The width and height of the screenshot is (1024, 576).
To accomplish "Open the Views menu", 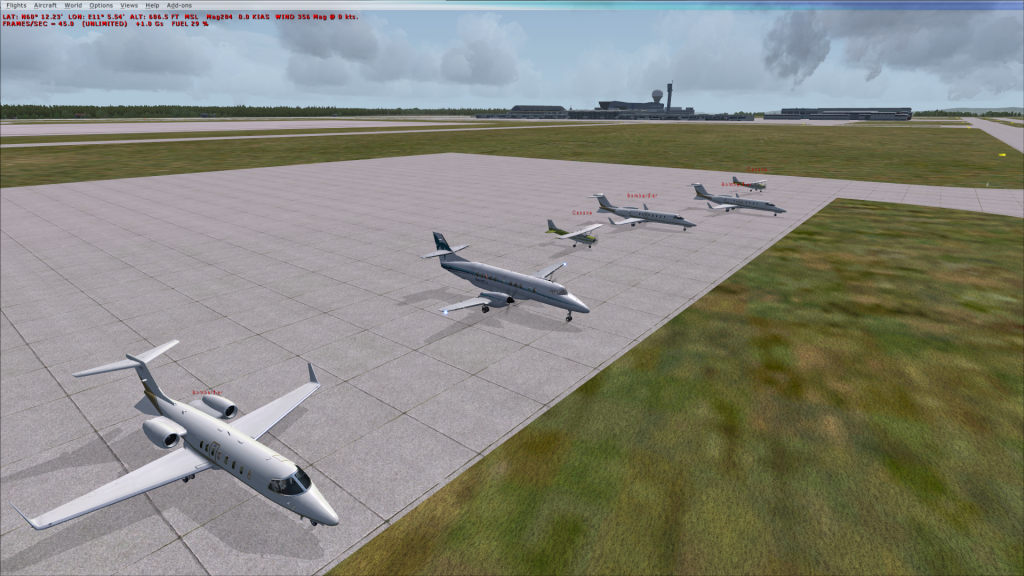I will click(130, 5).
